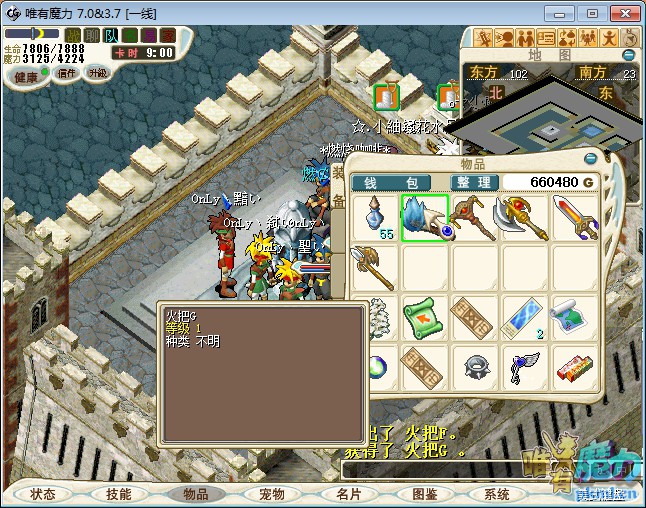Minimize the 物品 inventory window
646x508 pixels.
pos(590,160)
